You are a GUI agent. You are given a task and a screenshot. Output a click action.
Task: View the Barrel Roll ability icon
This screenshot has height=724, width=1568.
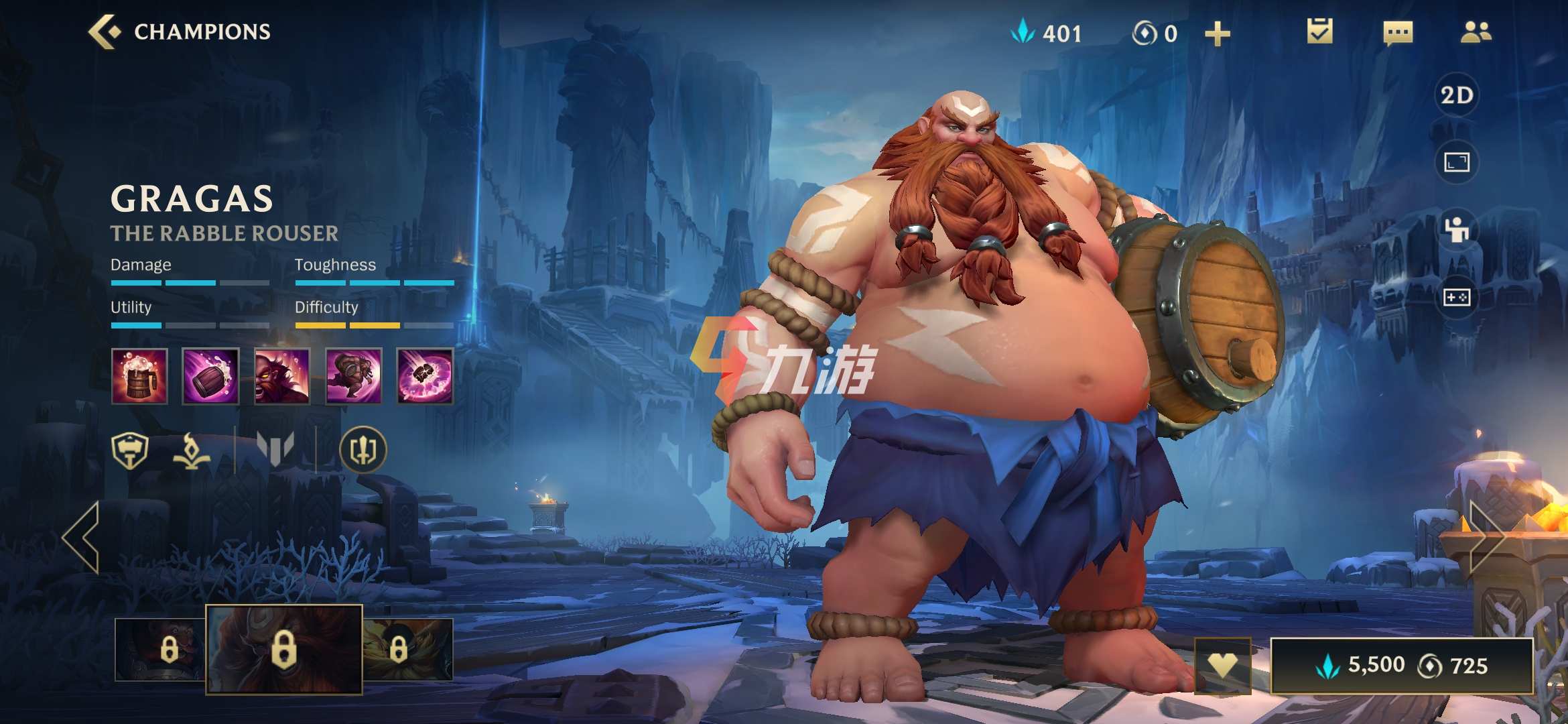[x=210, y=376]
